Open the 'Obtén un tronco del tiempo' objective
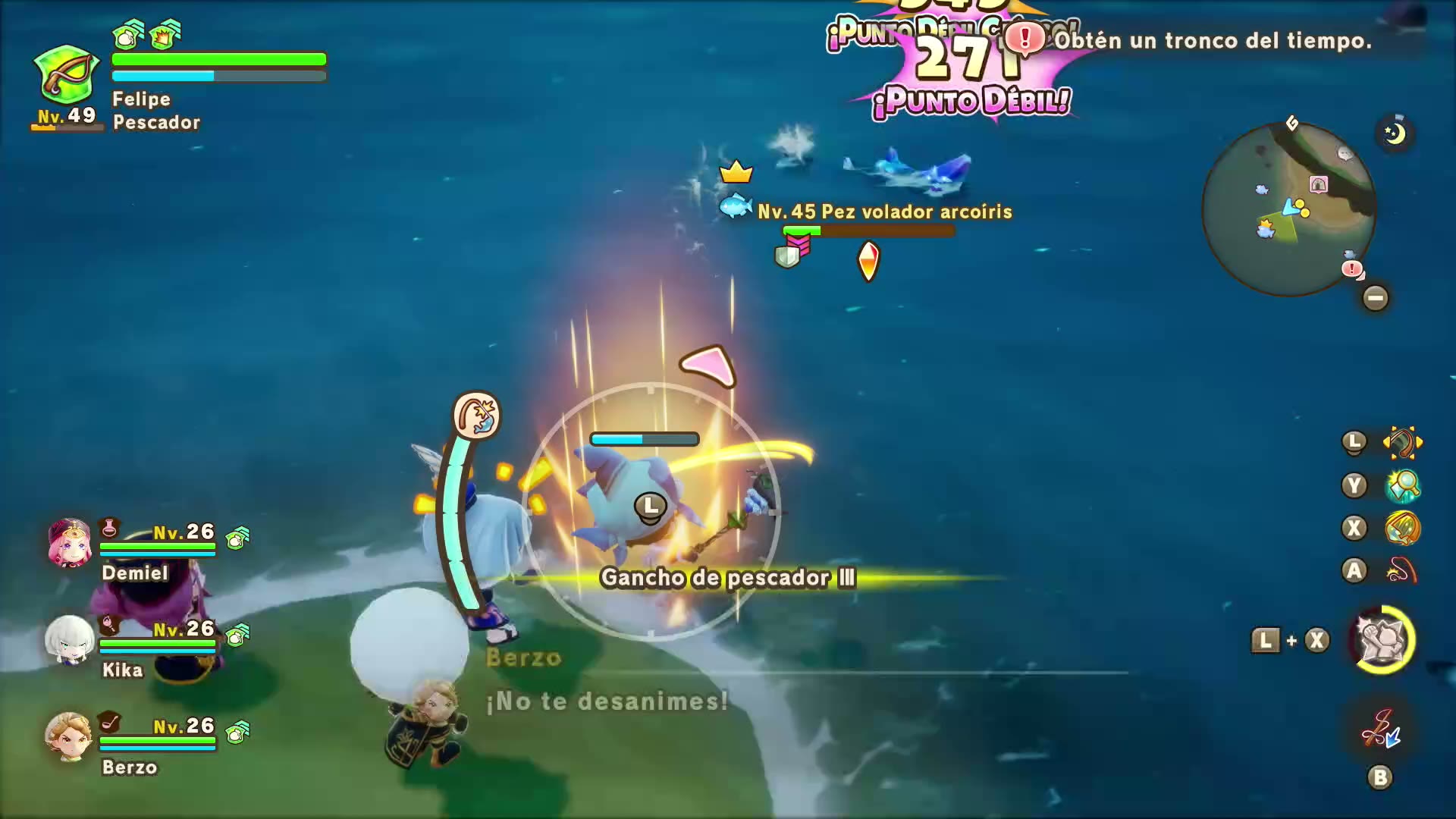1456x819 pixels. pos(1212,40)
